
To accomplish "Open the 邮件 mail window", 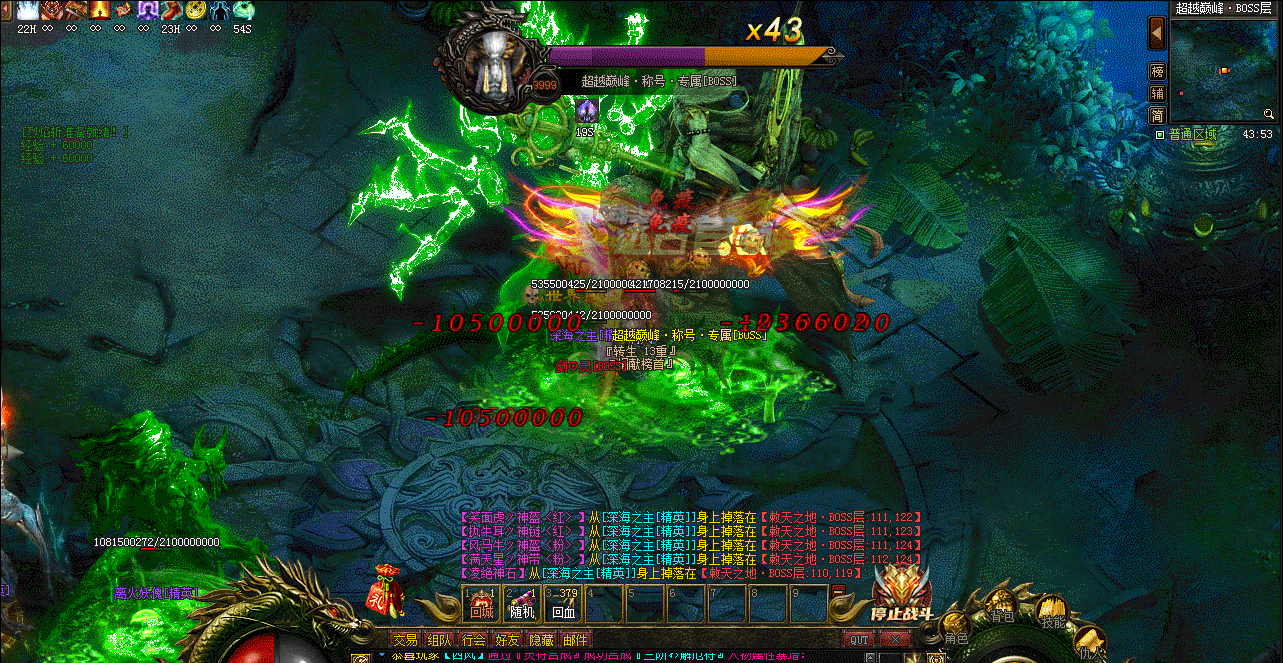I will tap(575, 640).
